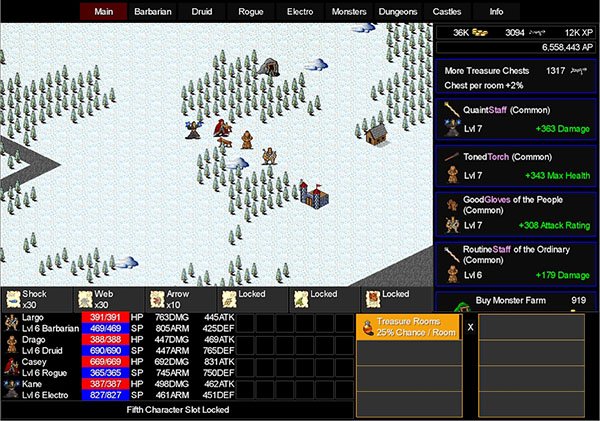Click the Treasure Rooms 25% chance panel
Image resolution: width=600 pixels, height=421 pixels.
click(x=408, y=327)
